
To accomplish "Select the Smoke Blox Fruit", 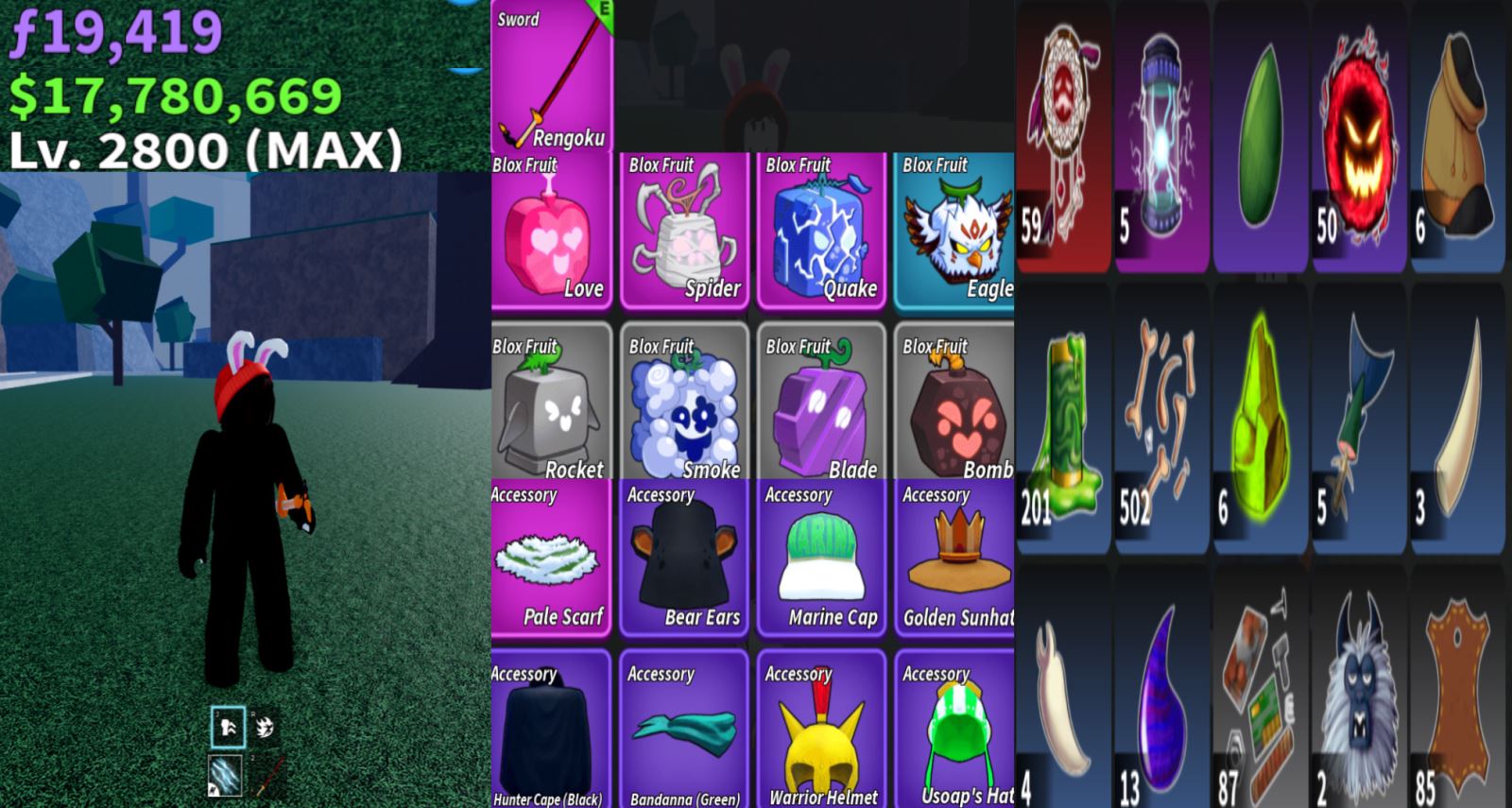I will point(685,404).
